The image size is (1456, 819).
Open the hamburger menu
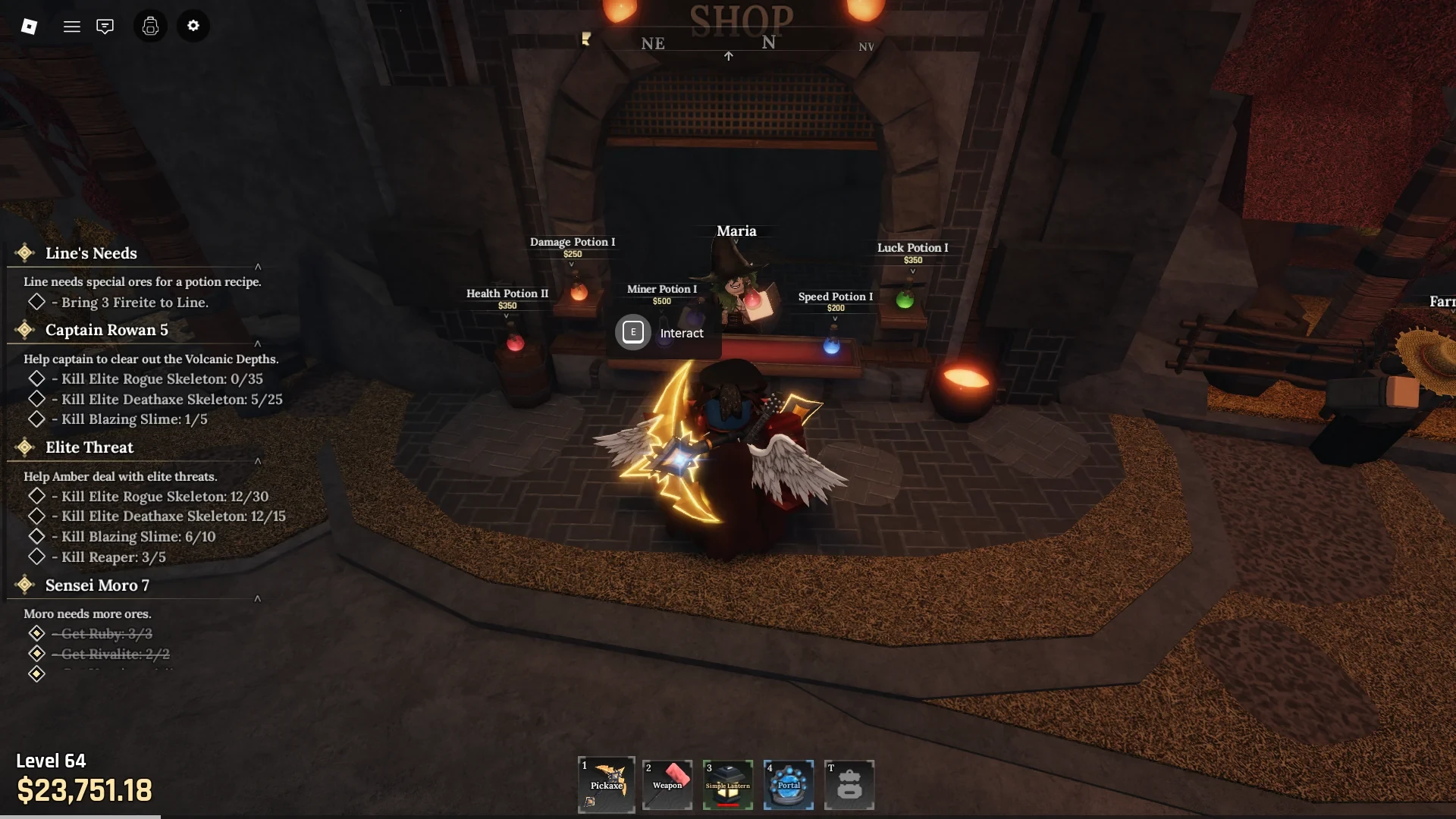[72, 25]
